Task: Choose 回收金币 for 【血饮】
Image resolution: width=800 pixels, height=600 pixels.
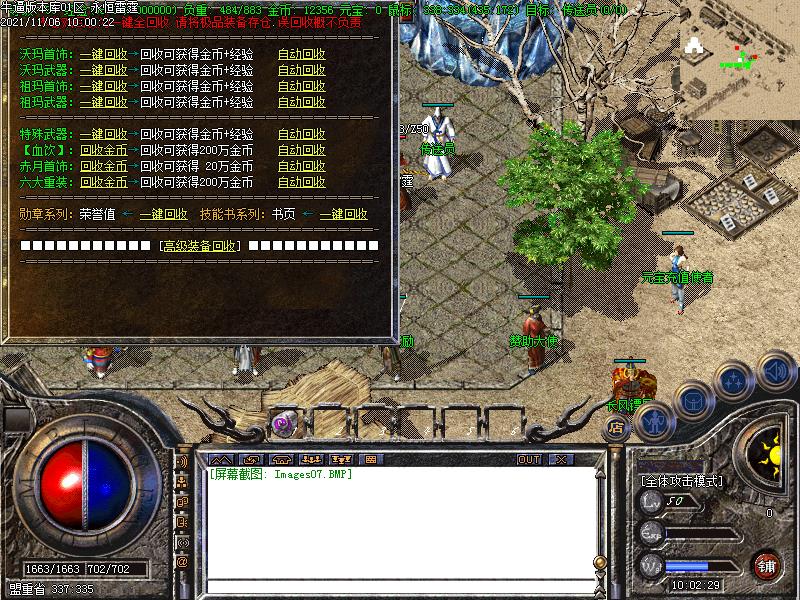Action: coord(104,150)
